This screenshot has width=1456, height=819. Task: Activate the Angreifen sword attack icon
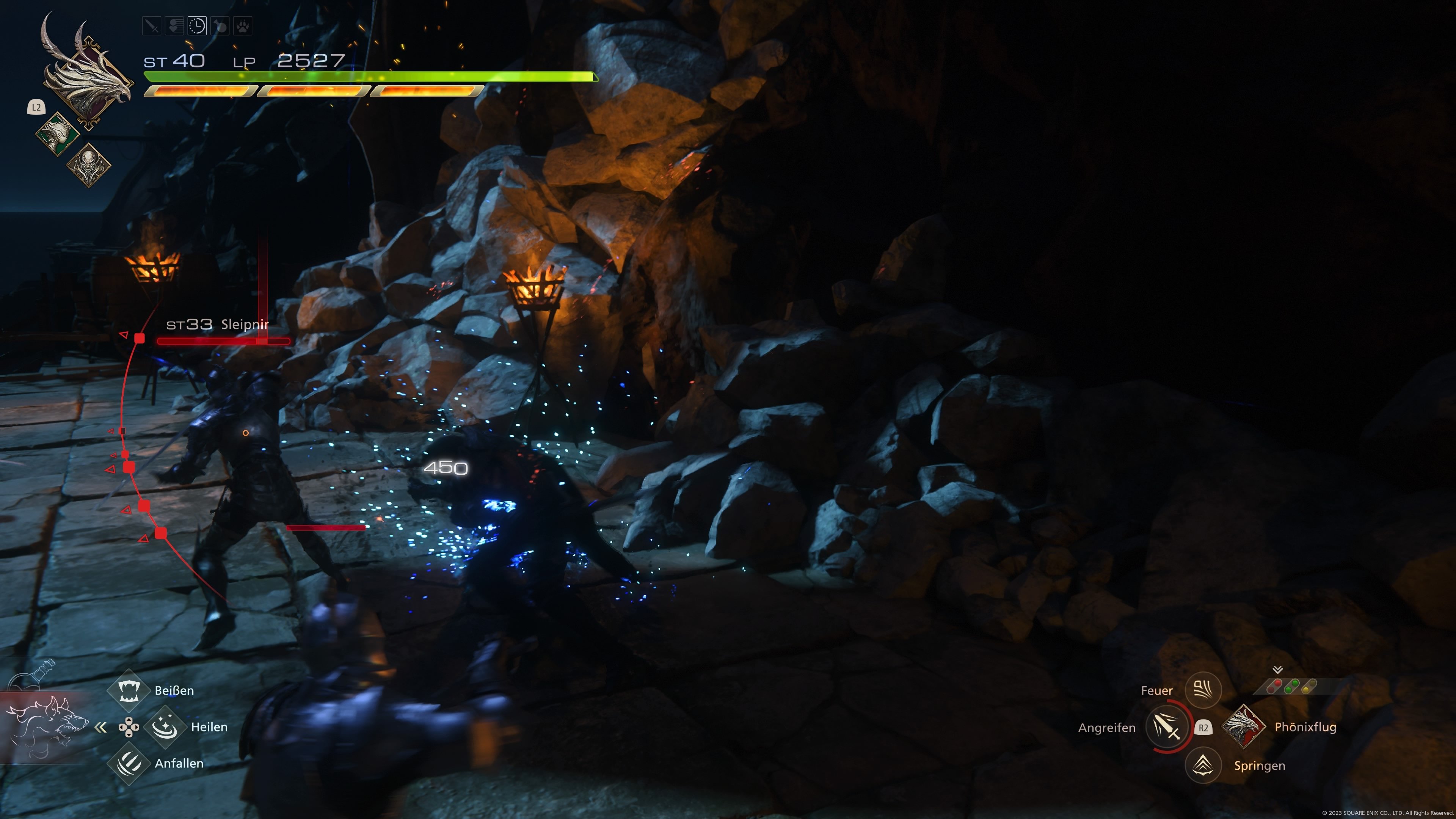1167,727
